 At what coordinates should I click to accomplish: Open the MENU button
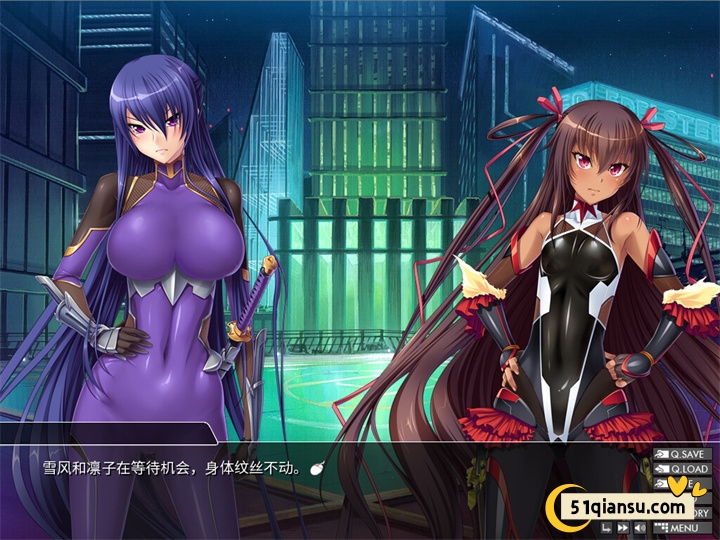click(x=683, y=528)
